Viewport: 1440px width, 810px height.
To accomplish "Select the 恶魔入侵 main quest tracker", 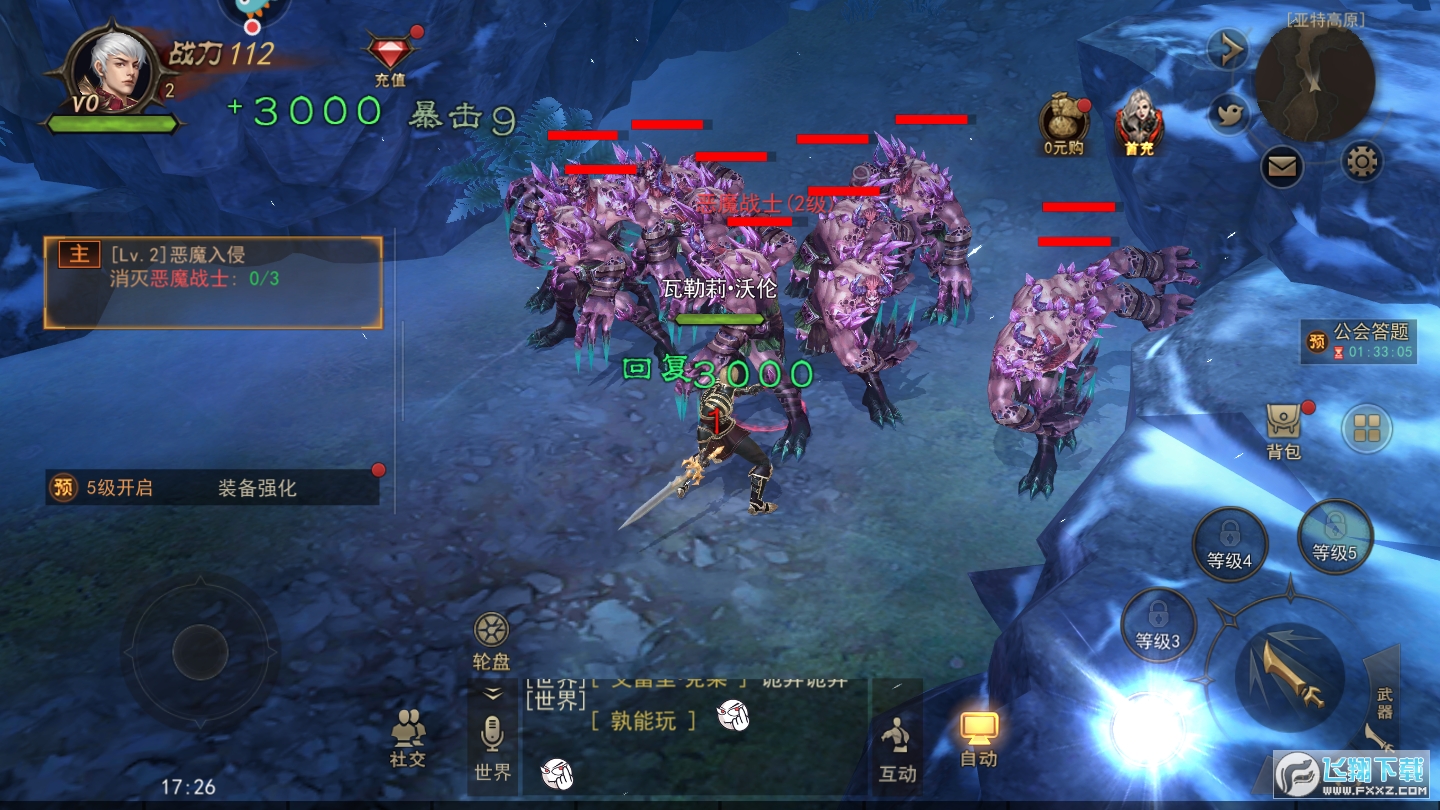I will (x=213, y=282).
